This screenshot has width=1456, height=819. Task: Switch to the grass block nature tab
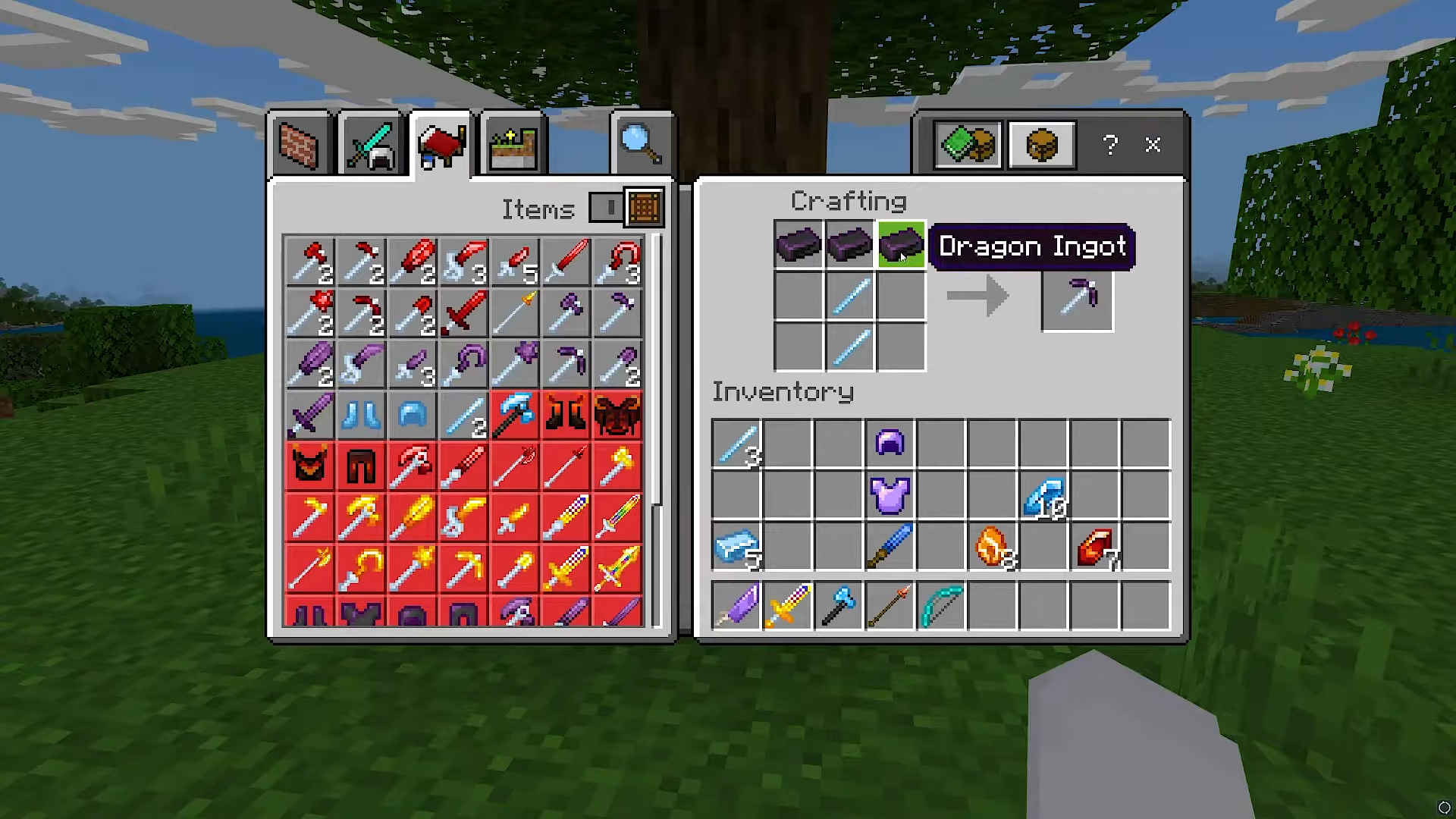pyautogui.click(x=513, y=146)
